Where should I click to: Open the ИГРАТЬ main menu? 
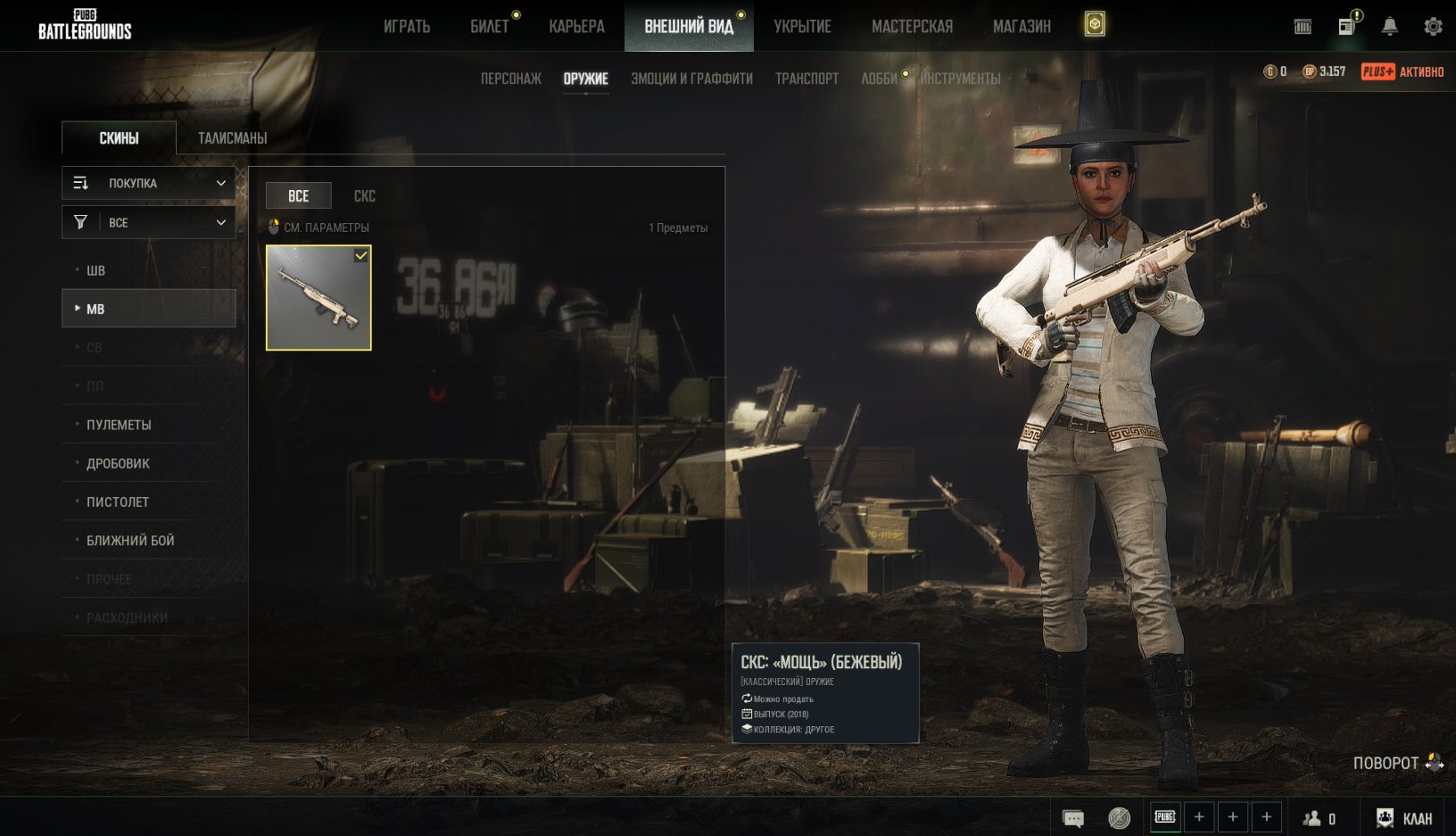coord(407,27)
